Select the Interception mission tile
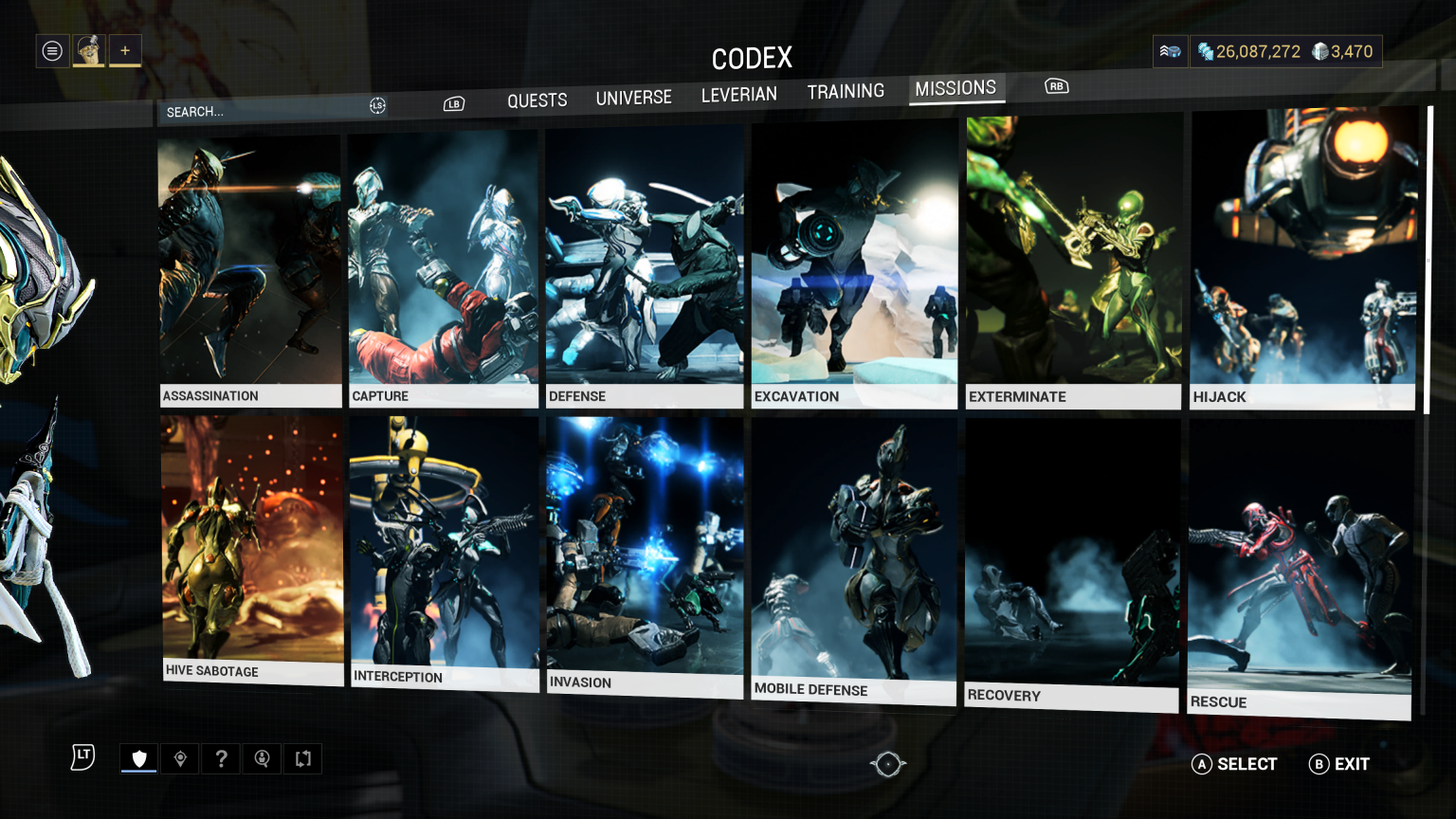The height and width of the screenshot is (819, 1456). click(444, 551)
